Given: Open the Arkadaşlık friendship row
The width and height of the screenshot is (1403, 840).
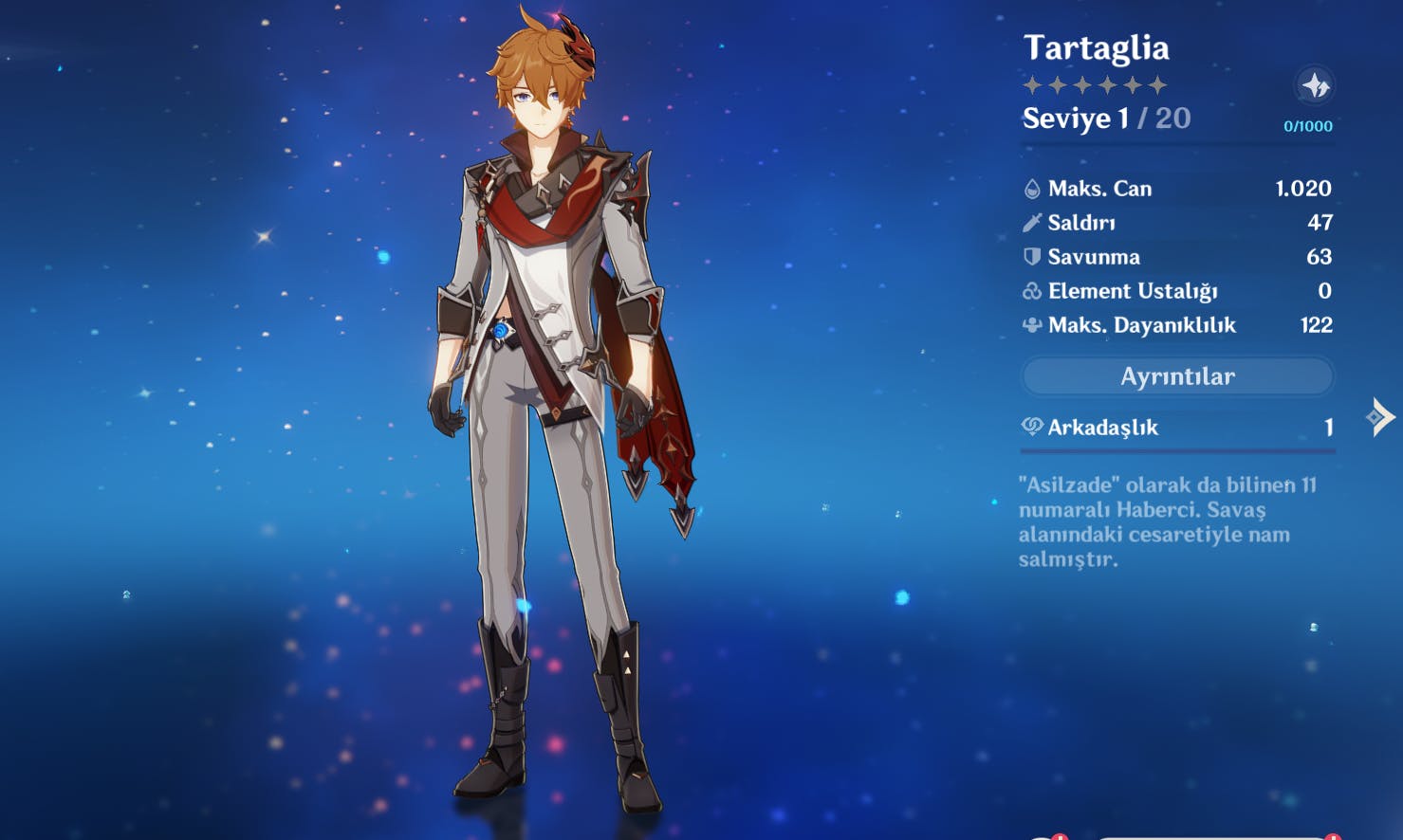Looking at the screenshot, I should (x=1177, y=428).
